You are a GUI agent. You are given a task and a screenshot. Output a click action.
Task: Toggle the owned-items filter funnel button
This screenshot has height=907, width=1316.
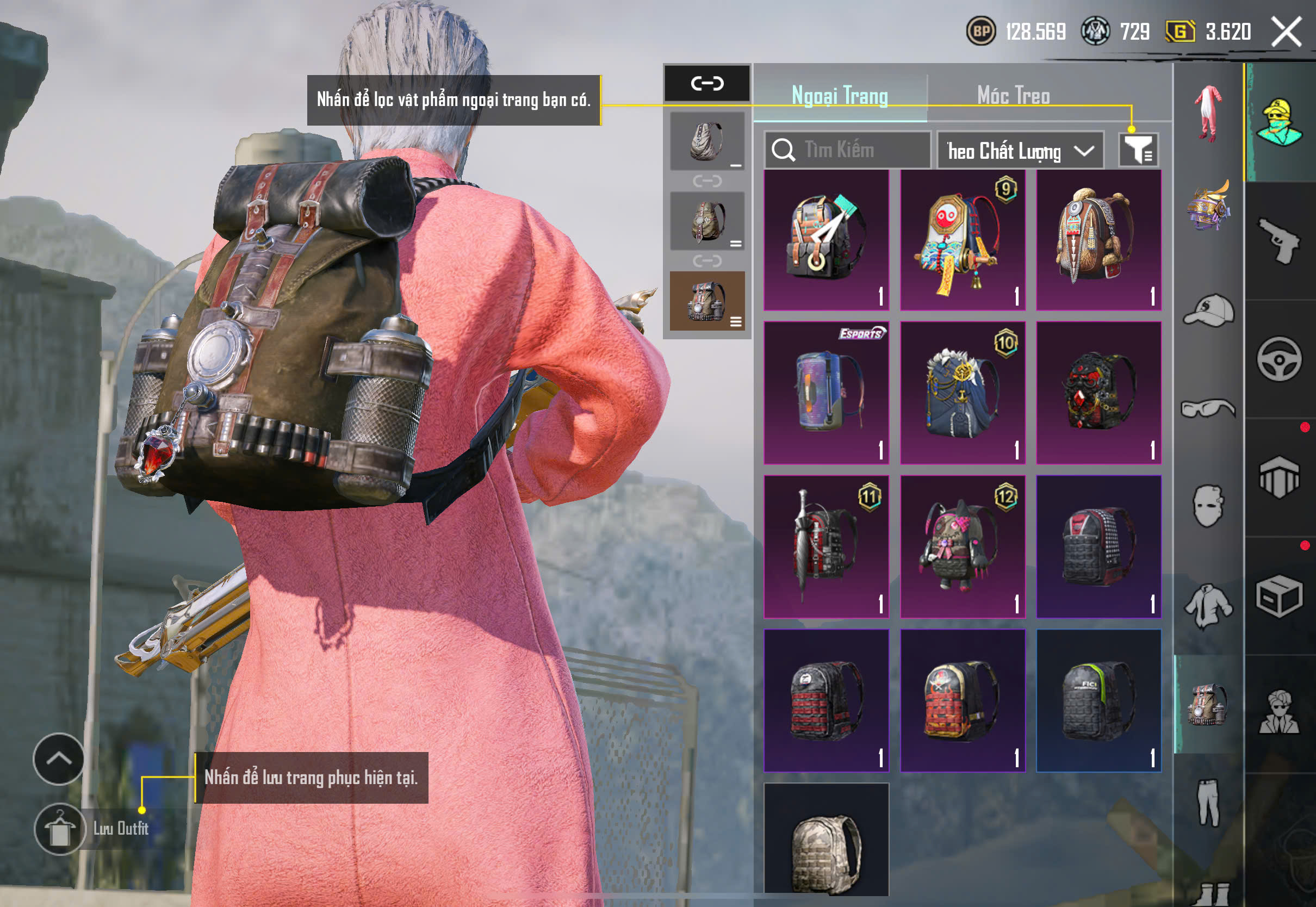click(1138, 150)
